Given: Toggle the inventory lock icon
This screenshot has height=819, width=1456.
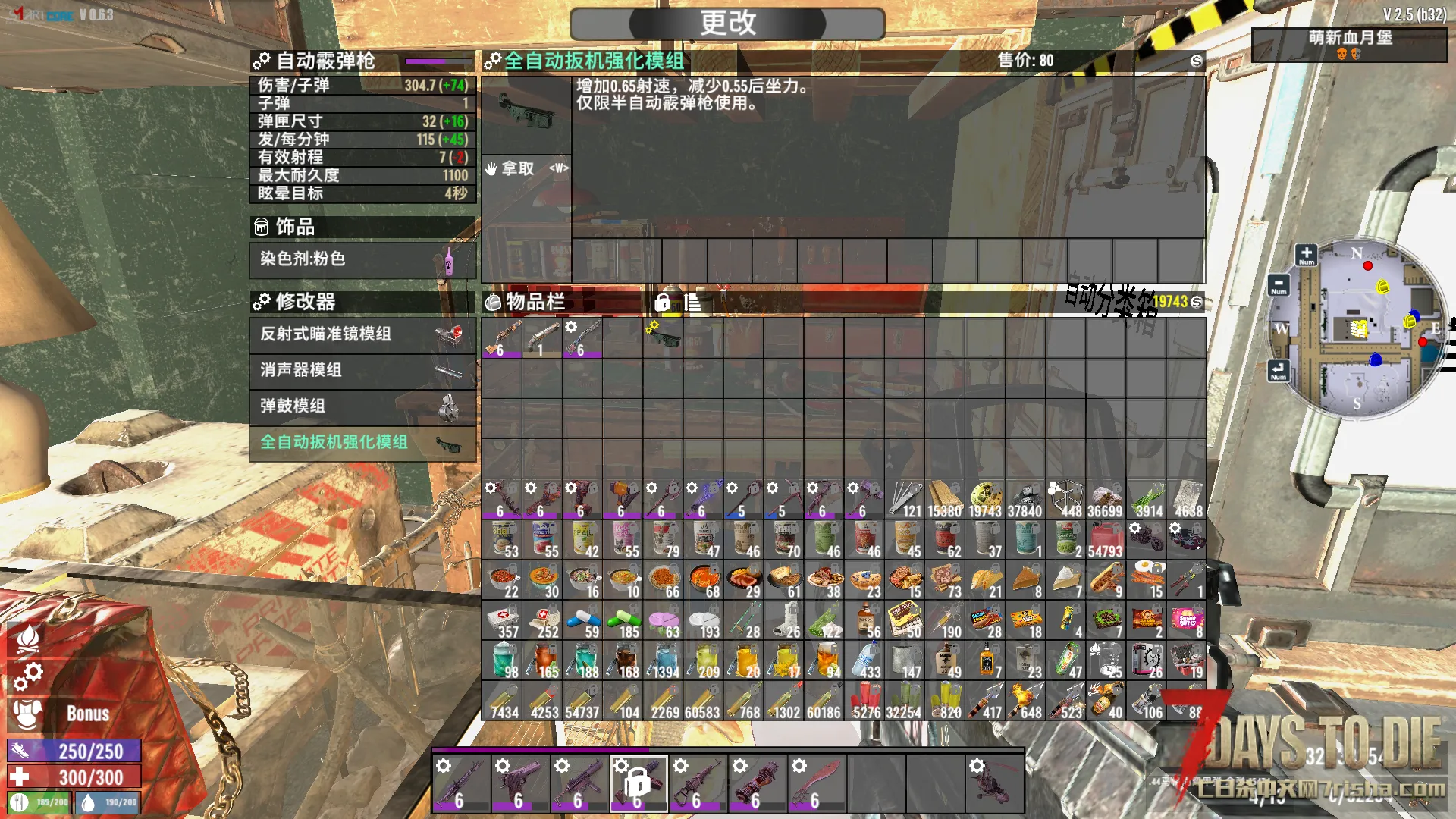Looking at the screenshot, I should pos(662,303).
